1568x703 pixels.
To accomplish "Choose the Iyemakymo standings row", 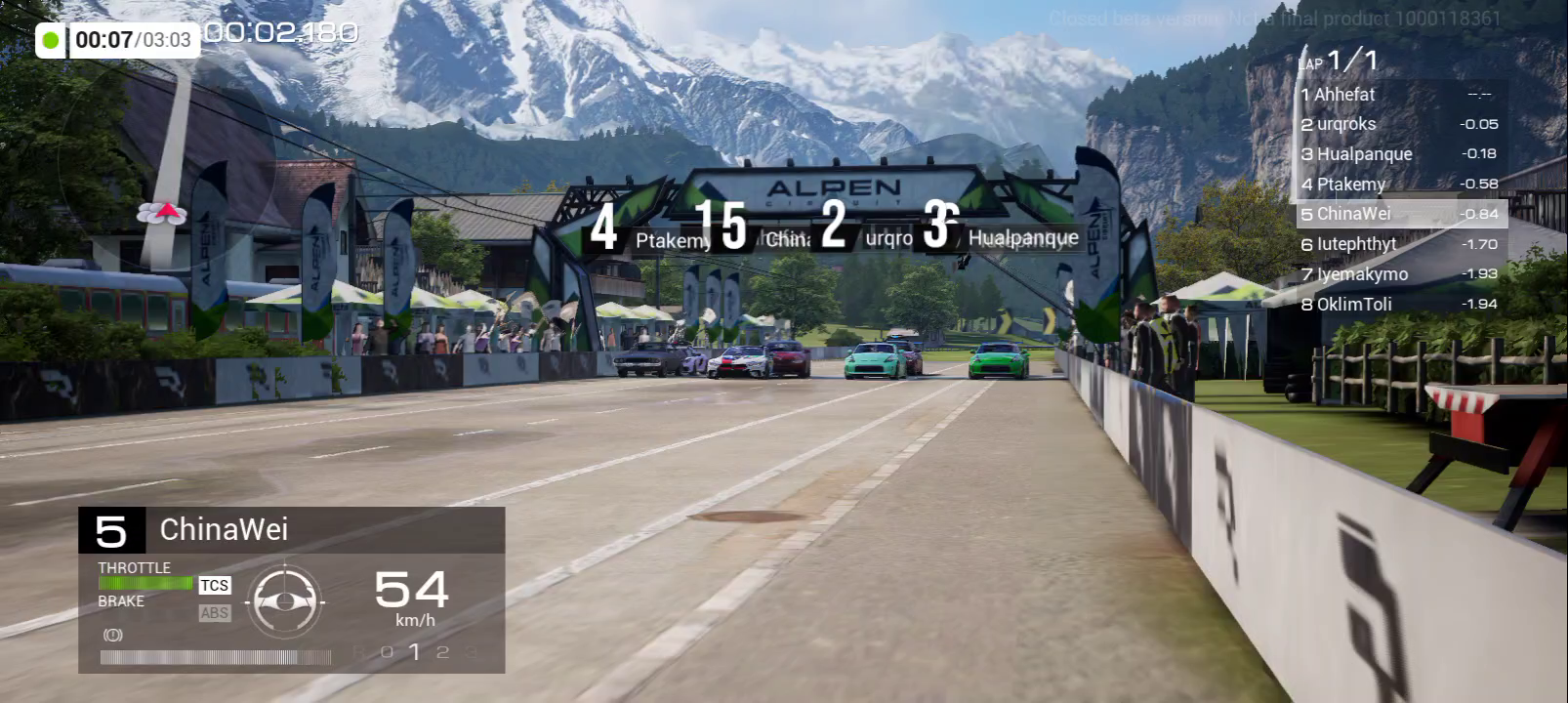I will pos(1399,274).
